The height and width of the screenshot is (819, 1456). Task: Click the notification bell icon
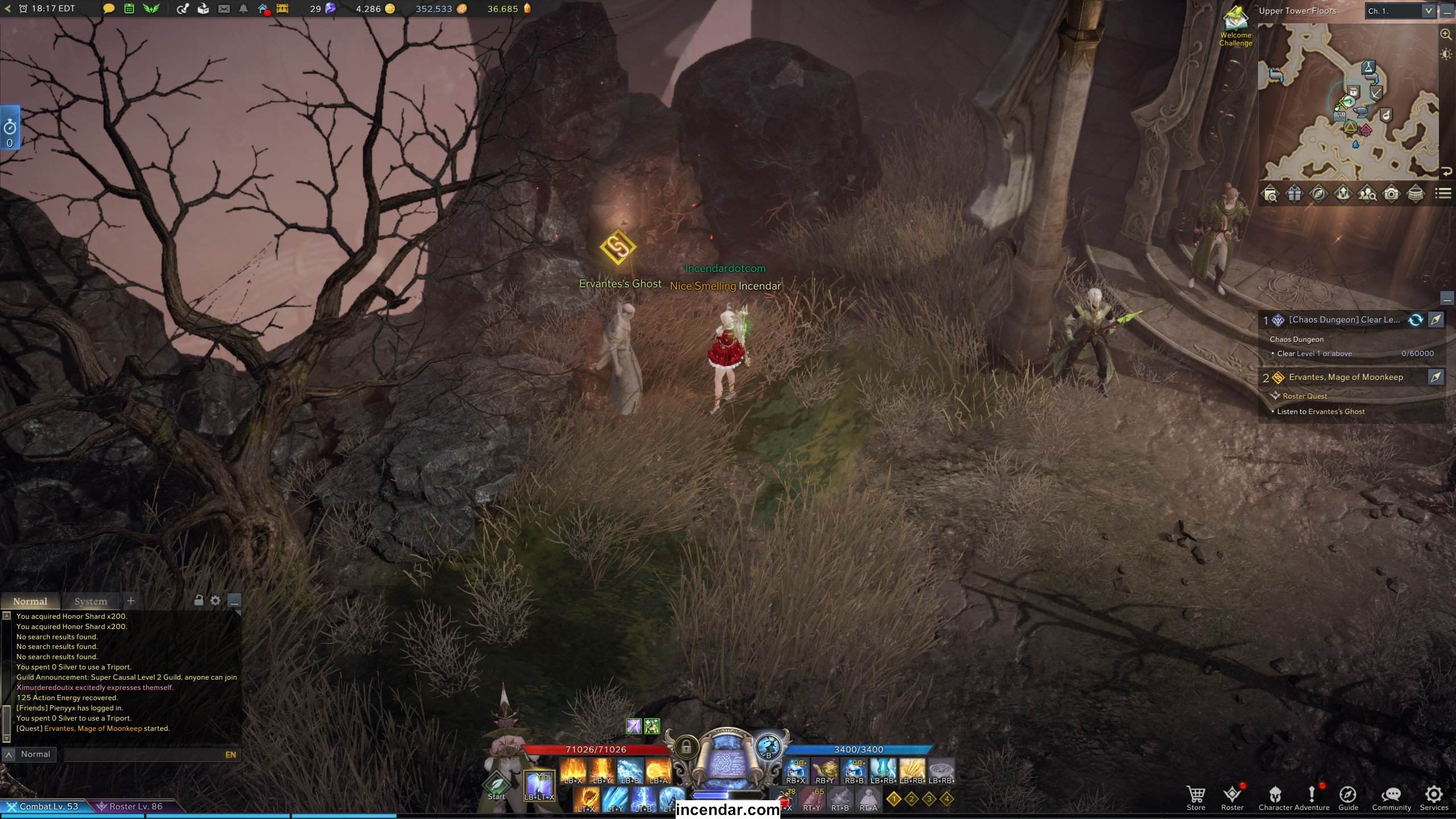pyautogui.click(x=243, y=9)
